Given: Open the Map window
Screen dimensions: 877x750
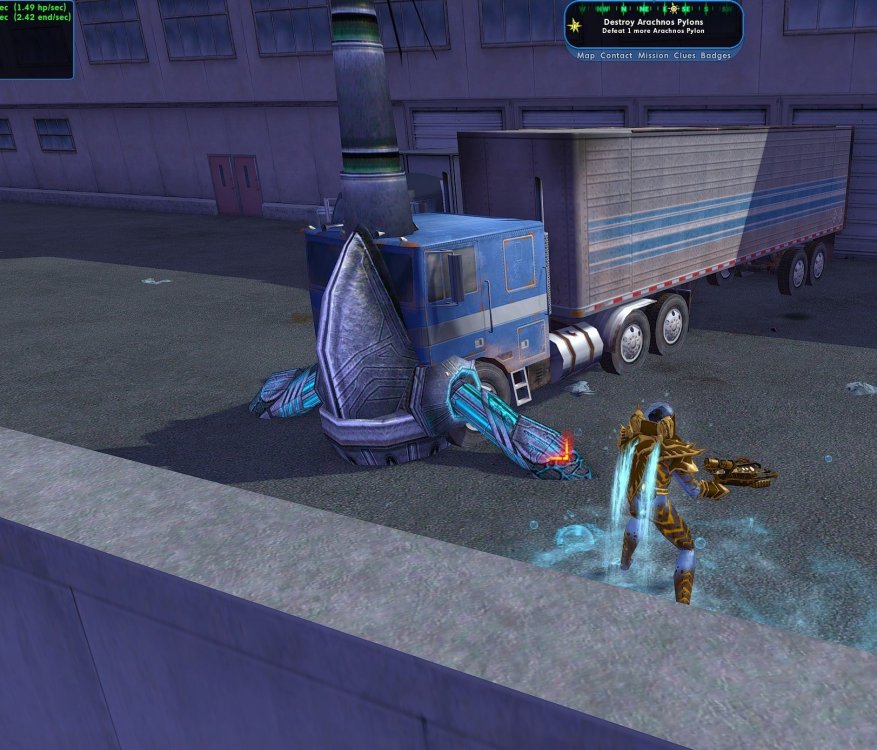Looking at the screenshot, I should (586, 56).
